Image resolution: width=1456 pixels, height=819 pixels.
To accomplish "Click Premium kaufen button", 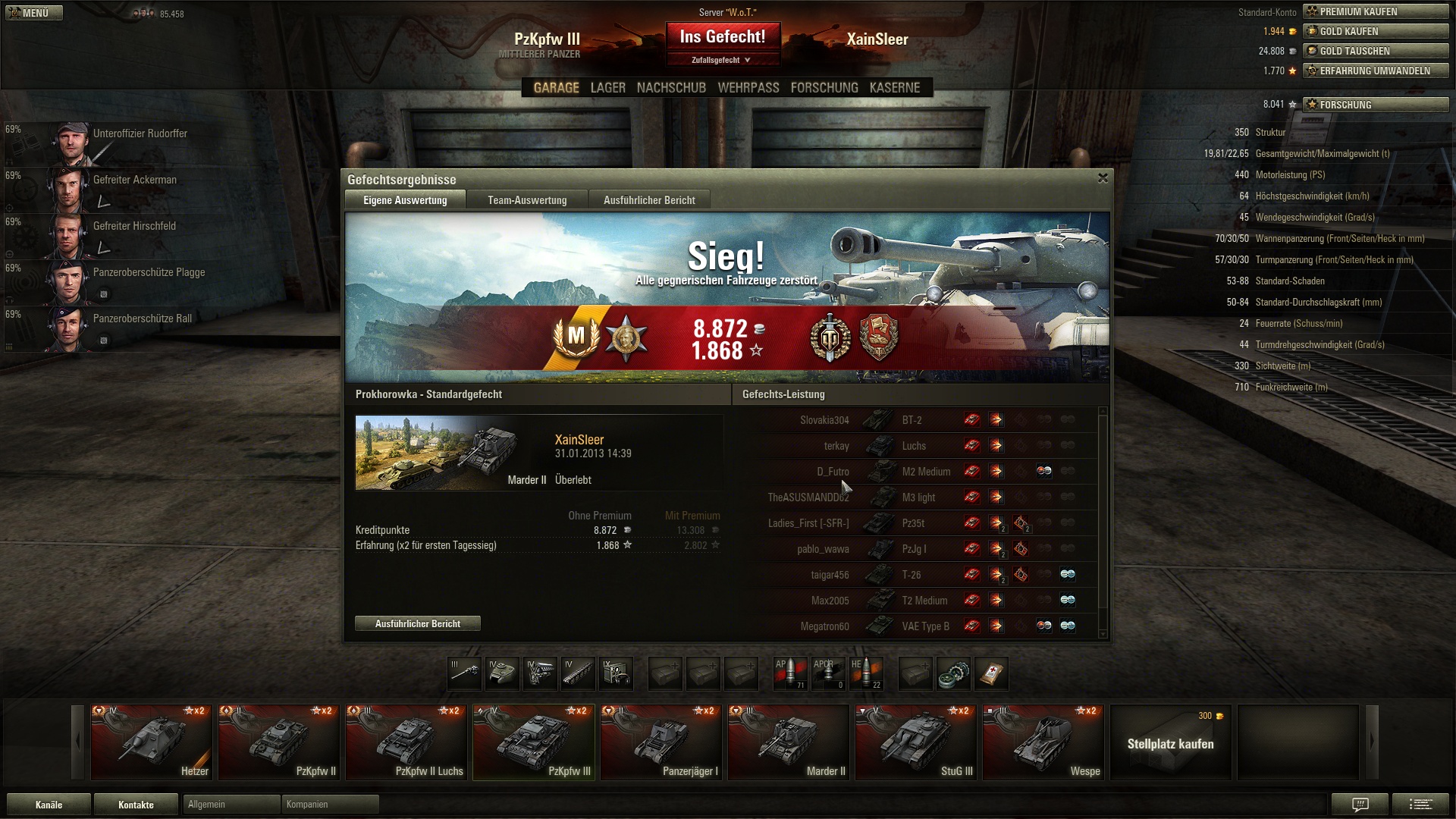I will [1375, 11].
